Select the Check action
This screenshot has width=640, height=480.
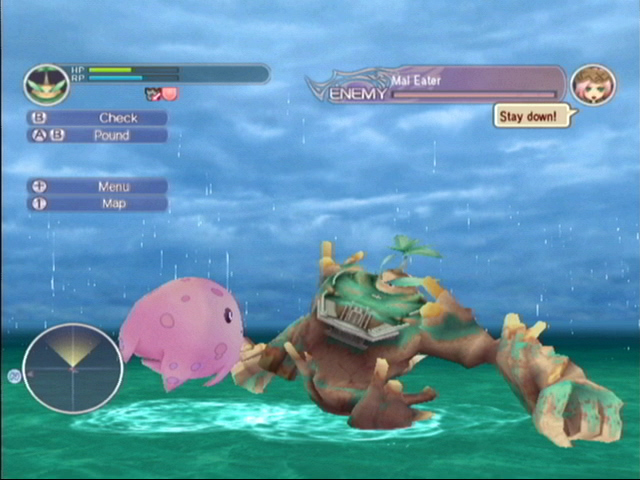tap(98, 118)
